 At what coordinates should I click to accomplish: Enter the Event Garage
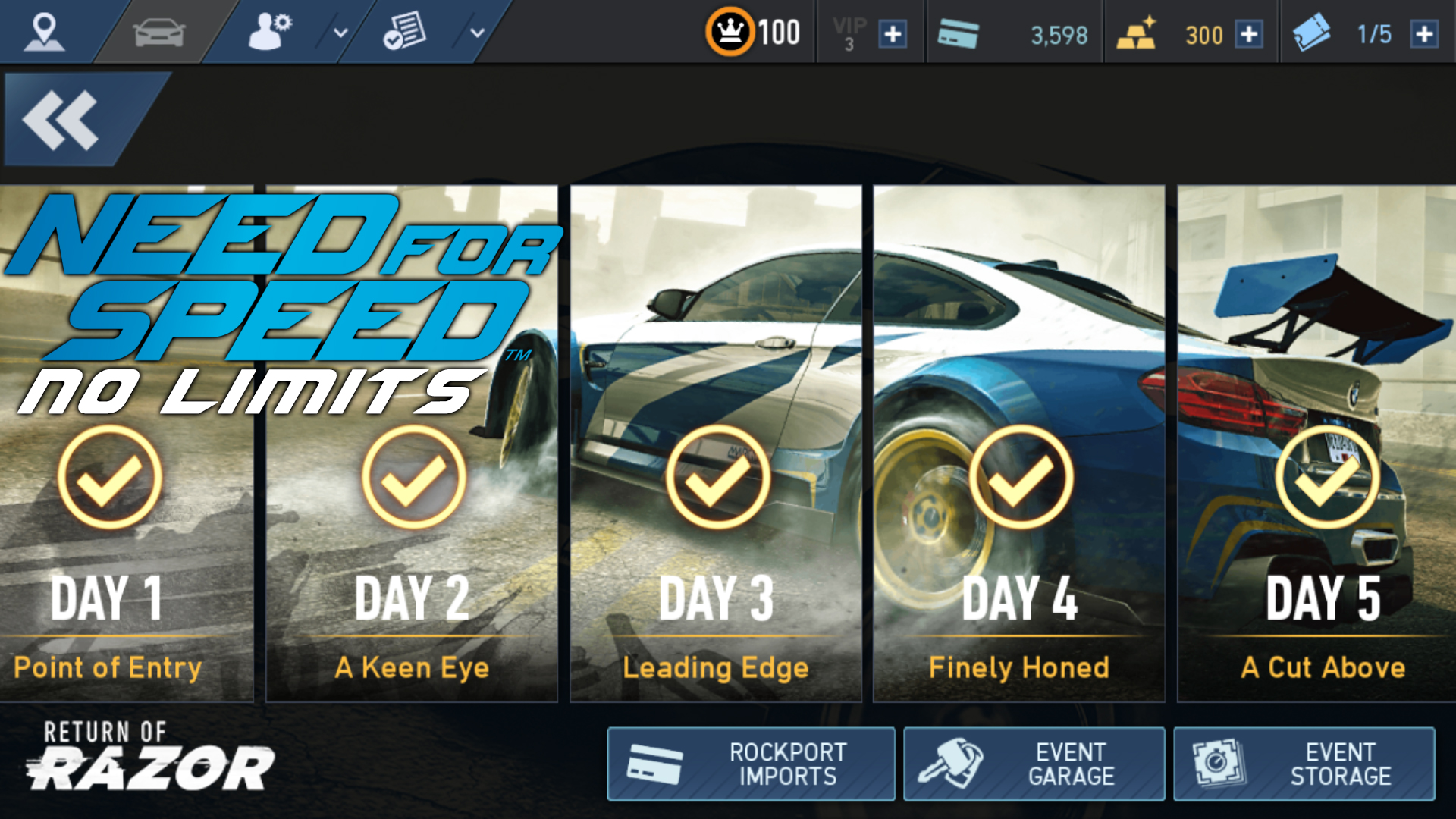[x=1034, y=764]
